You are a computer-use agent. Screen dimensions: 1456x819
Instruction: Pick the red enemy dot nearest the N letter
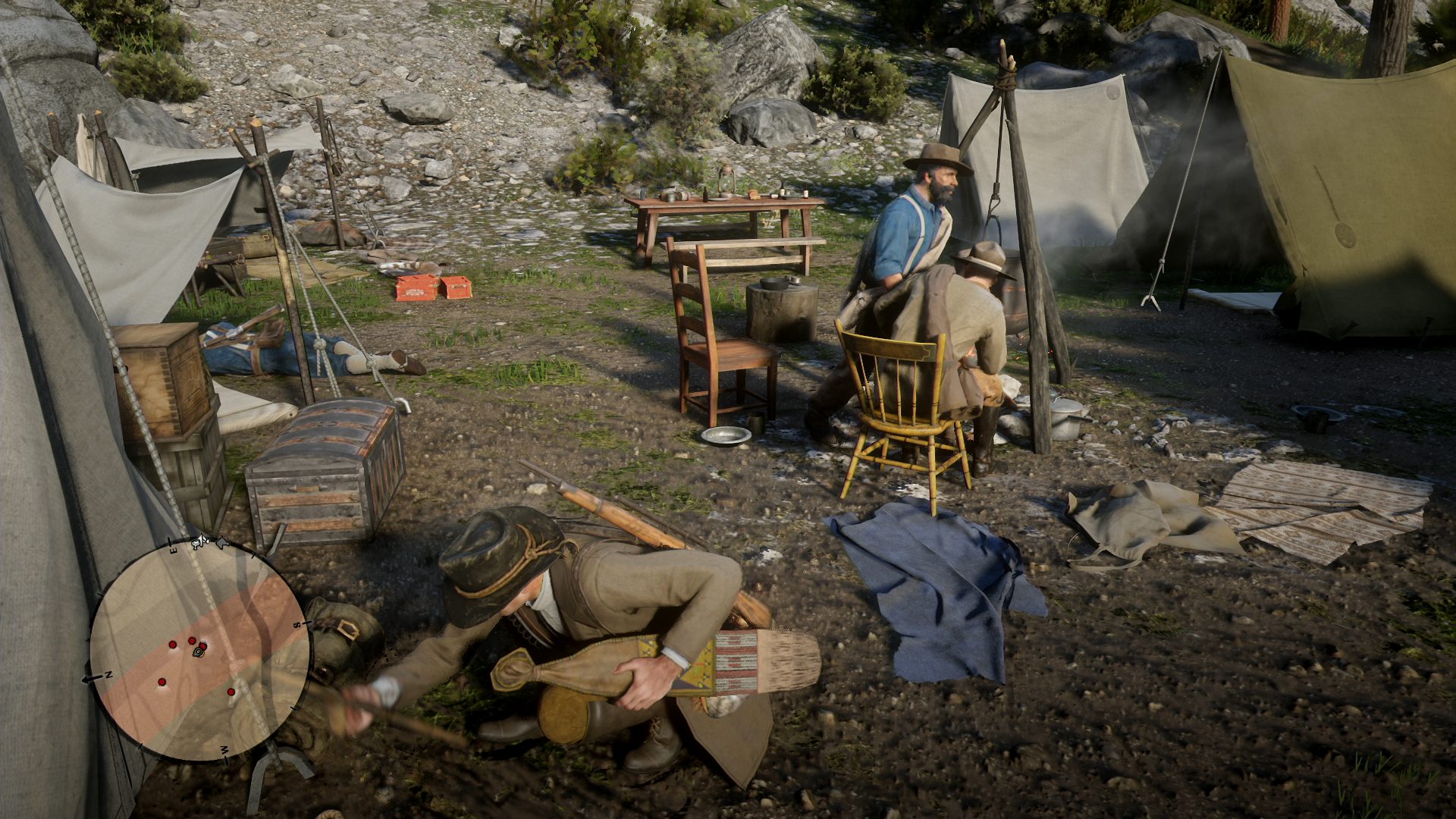(162, 682)
